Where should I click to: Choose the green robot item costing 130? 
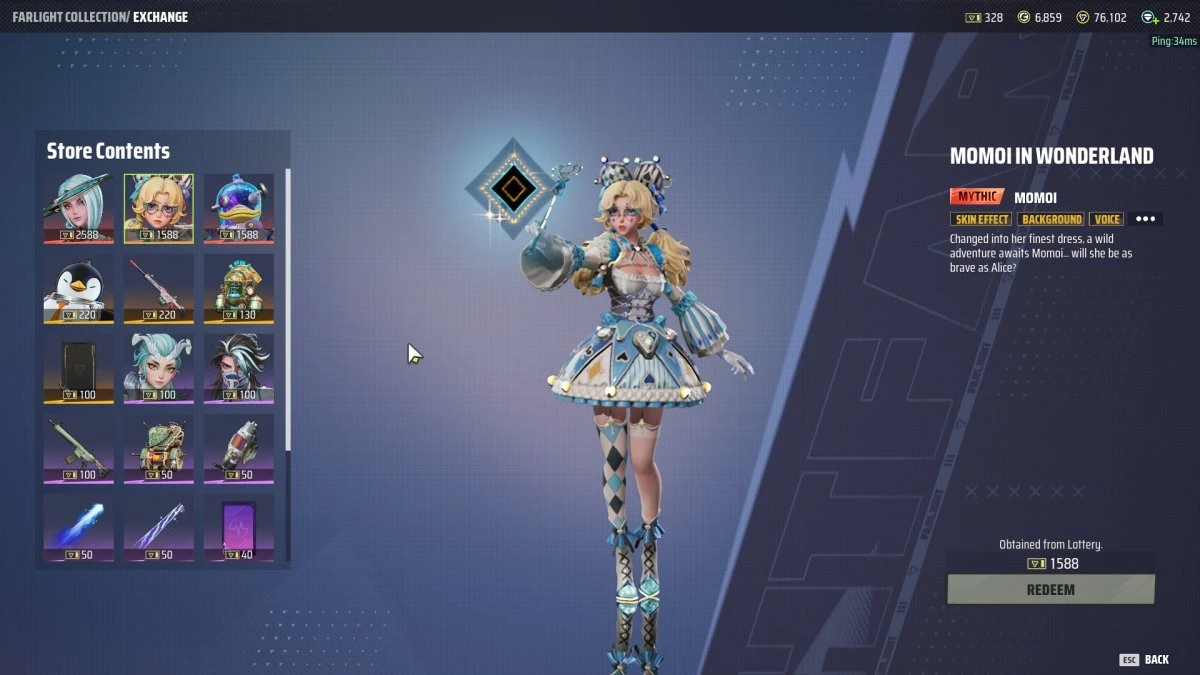click(239, 288)
